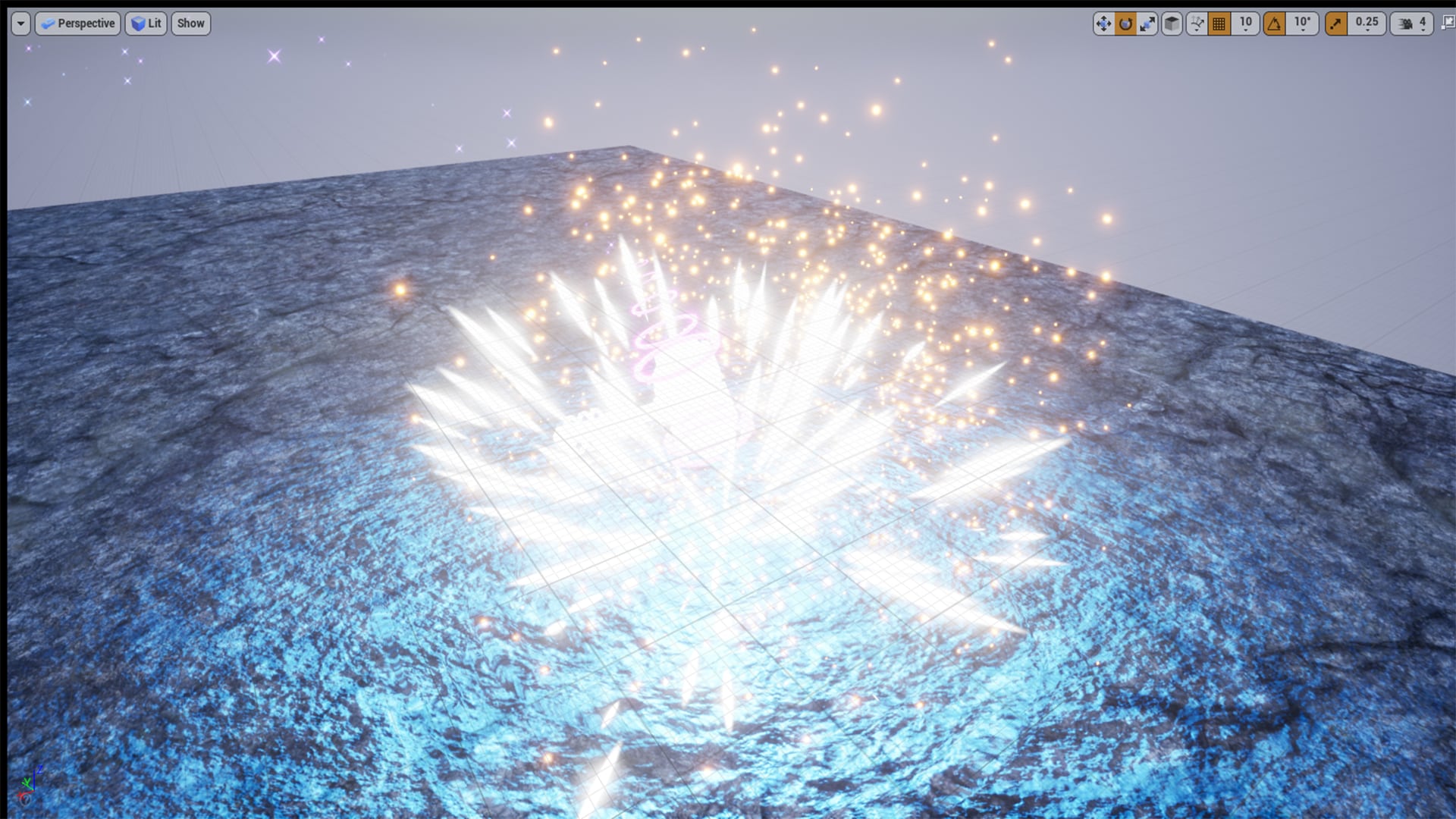Toggle grid snapping on or off

(1219, 24)
